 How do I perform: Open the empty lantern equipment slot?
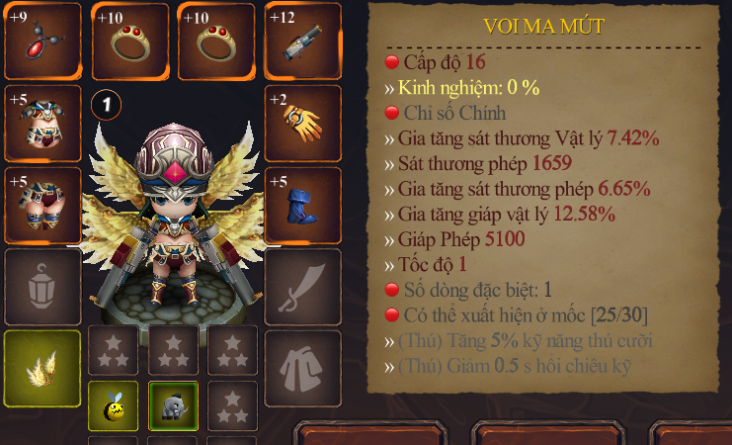[x=42, y=286]
